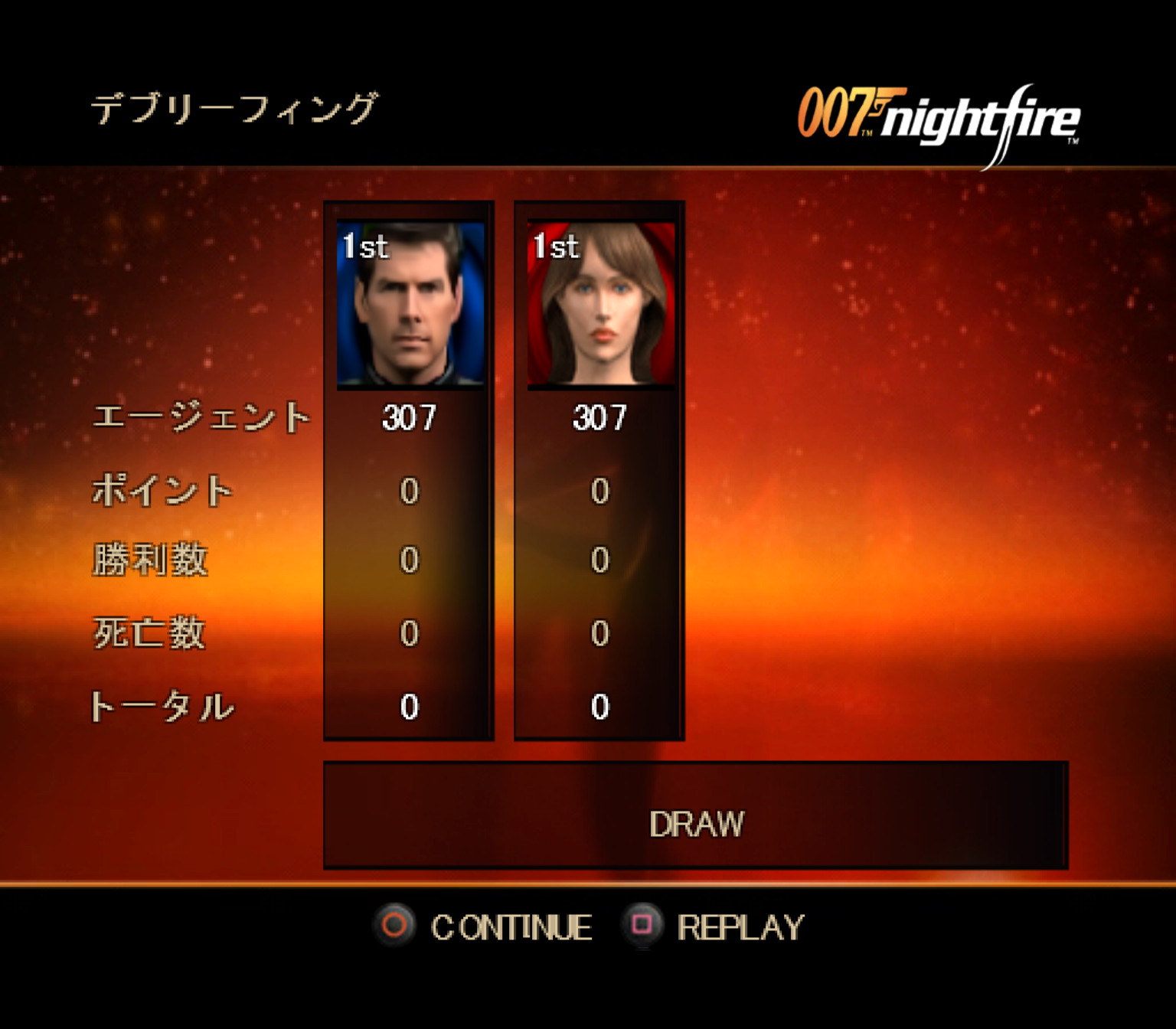The height and width of the screenshot is (1029, 1176).
Task: Click the red-hooded female agent portrait
Action: (x=601, y=306)
